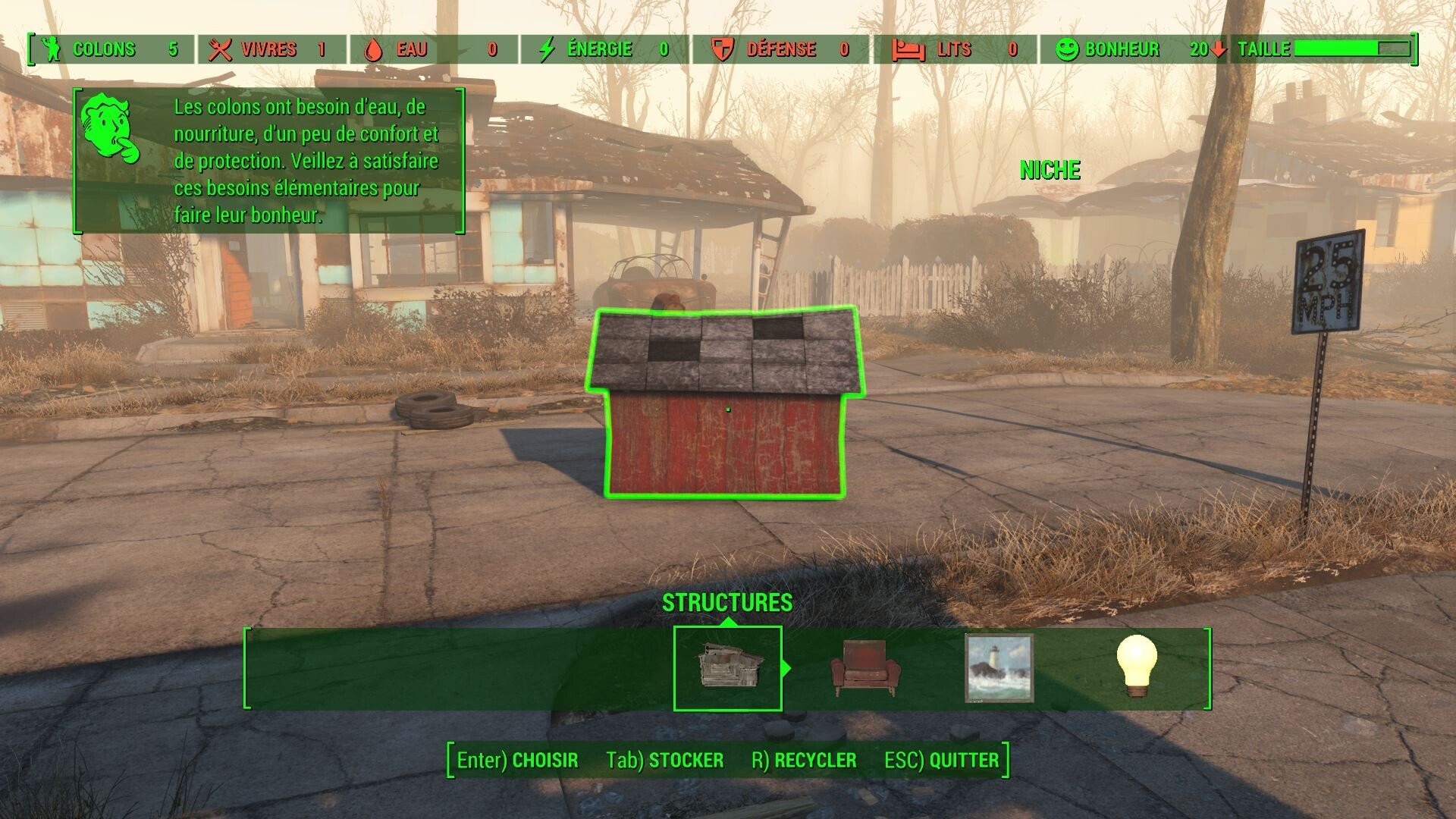Click the STOCKER action
Viewport: 1456px width, 819px height.
pos(665,760)
